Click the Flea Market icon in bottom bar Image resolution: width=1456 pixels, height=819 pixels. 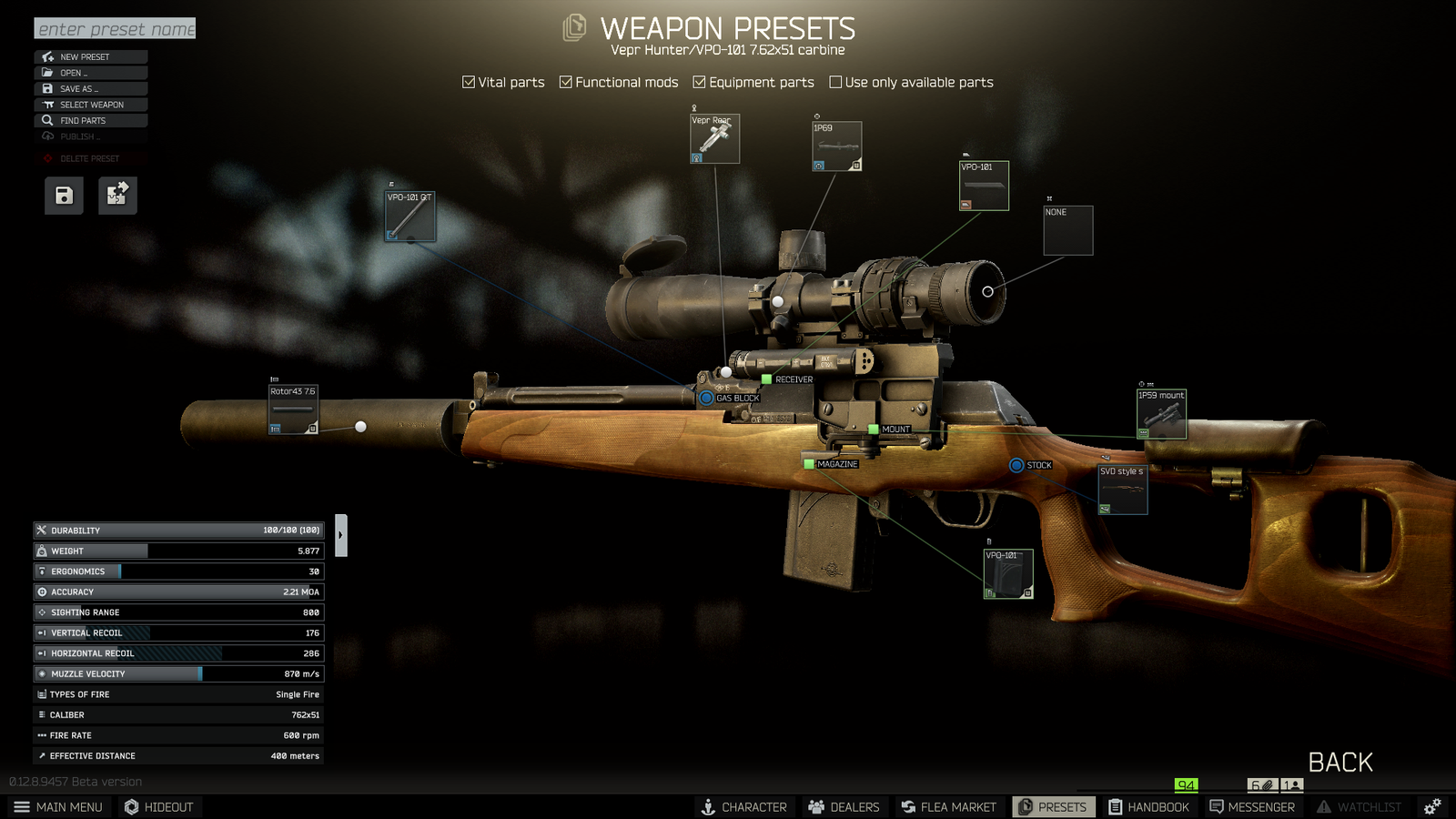click(907, 806)
